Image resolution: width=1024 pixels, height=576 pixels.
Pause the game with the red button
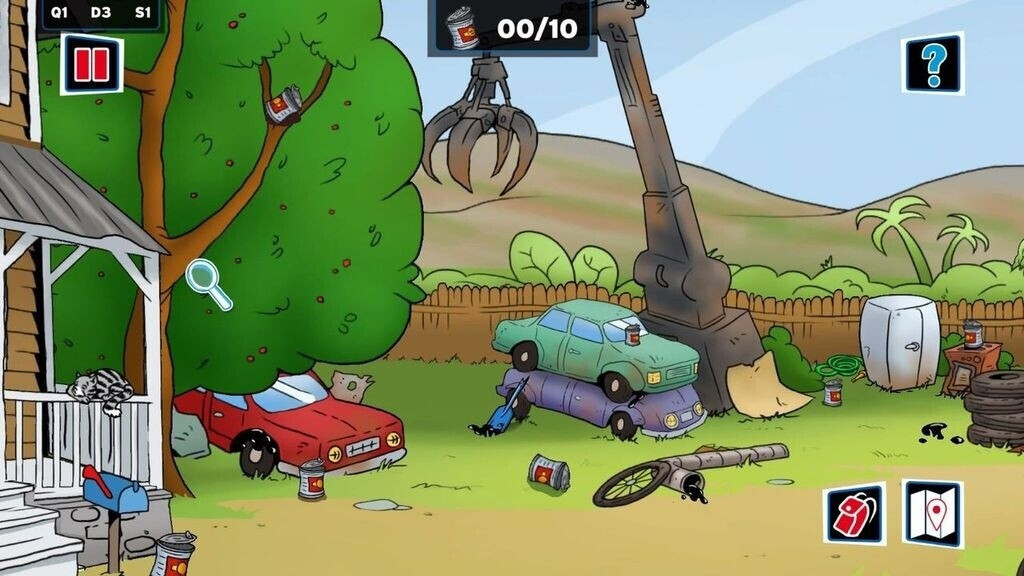click(x=91, y=65)
